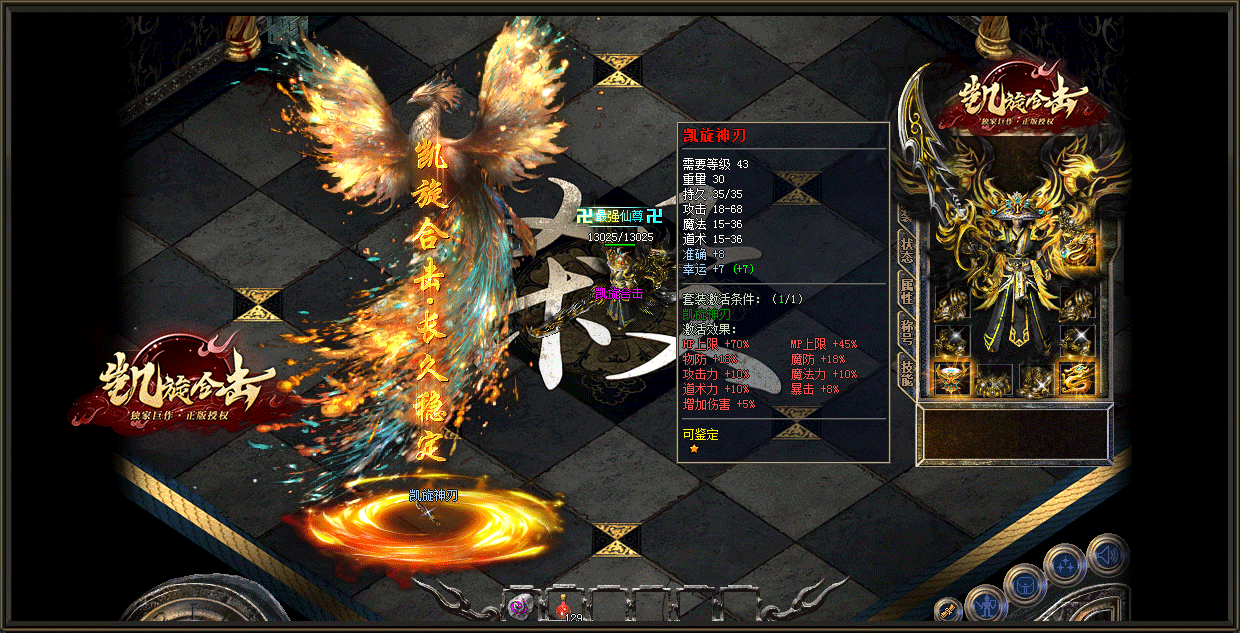The image size is (1240, 633).
Task: Open the 状态 status tab
Action: point(906,251)
